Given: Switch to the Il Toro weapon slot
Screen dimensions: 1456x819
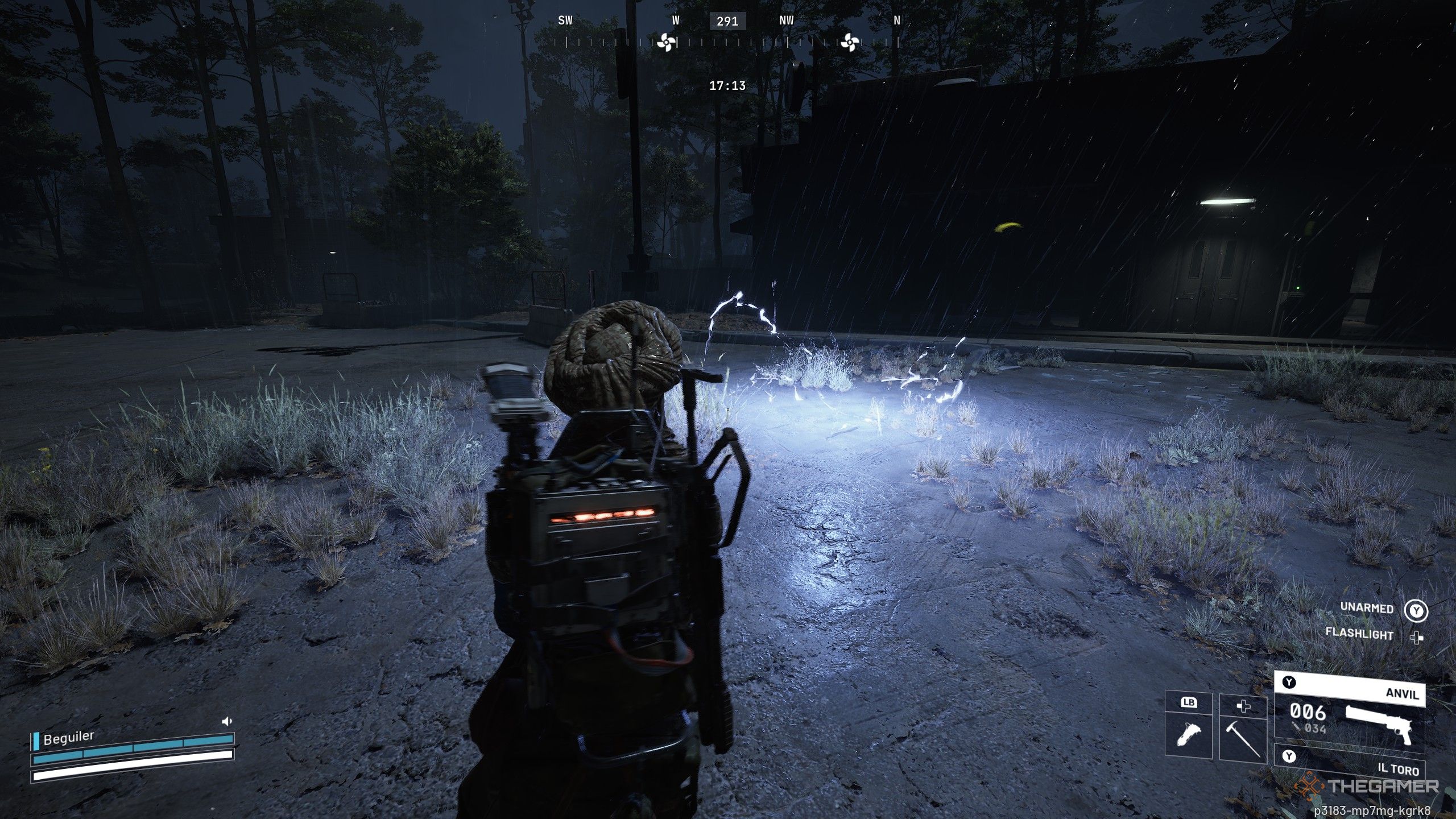Looking at the screenshot, I should [1349, 761].
